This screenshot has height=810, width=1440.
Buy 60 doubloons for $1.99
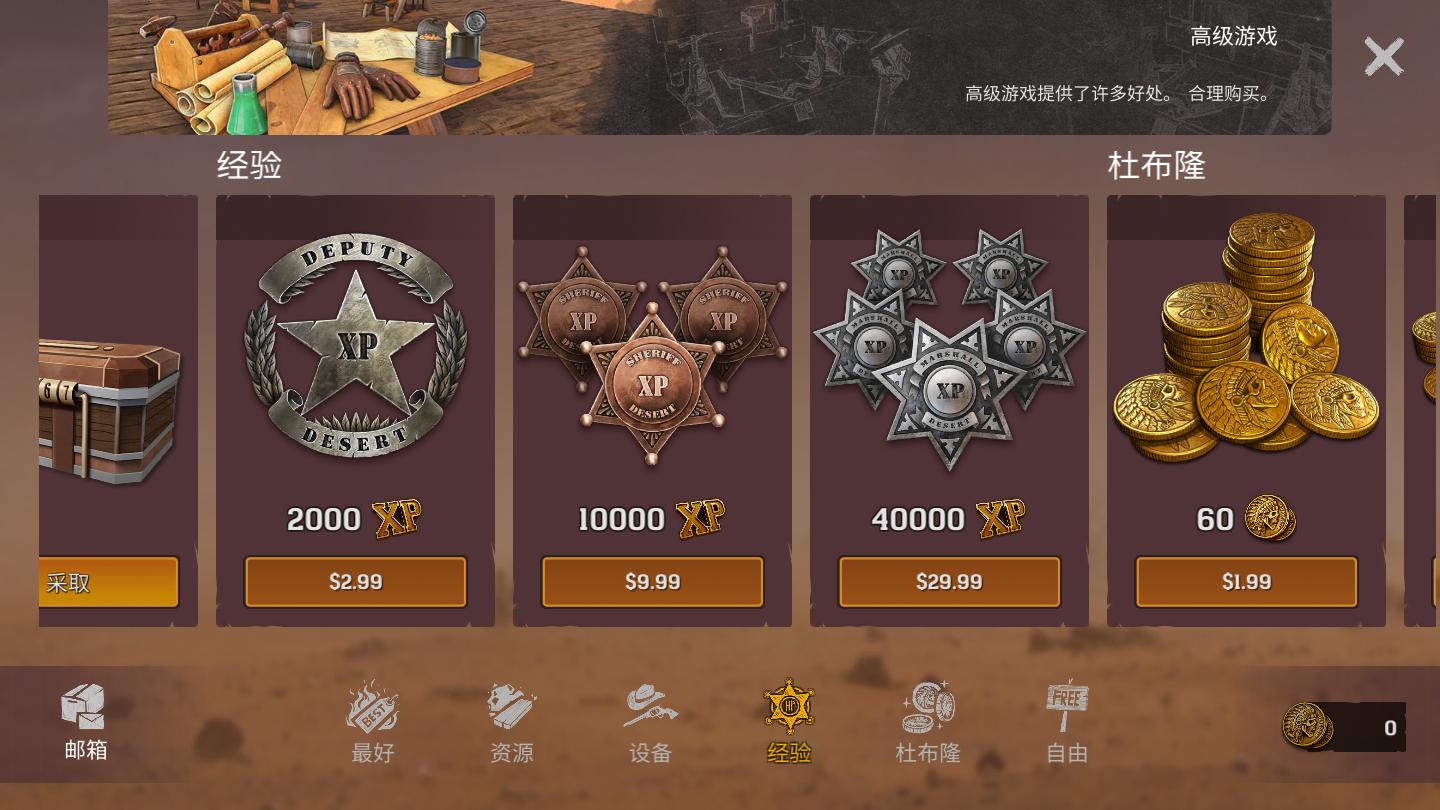pyautogui.click(x=1246, y=582)
